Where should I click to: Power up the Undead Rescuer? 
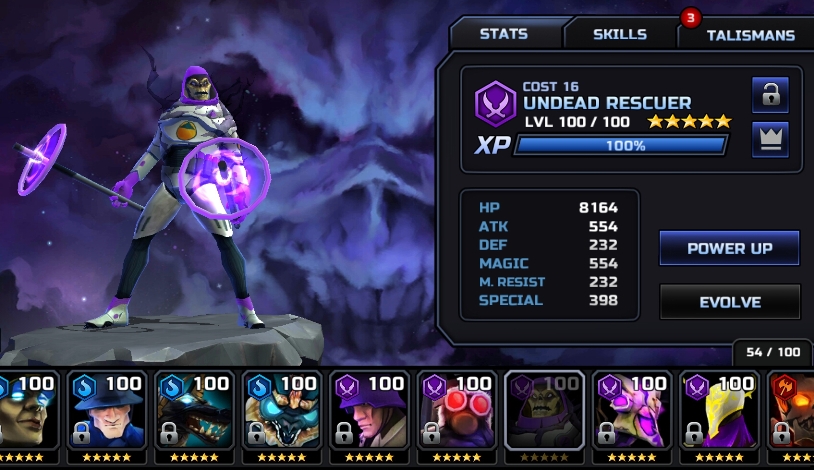click(729, 248)
